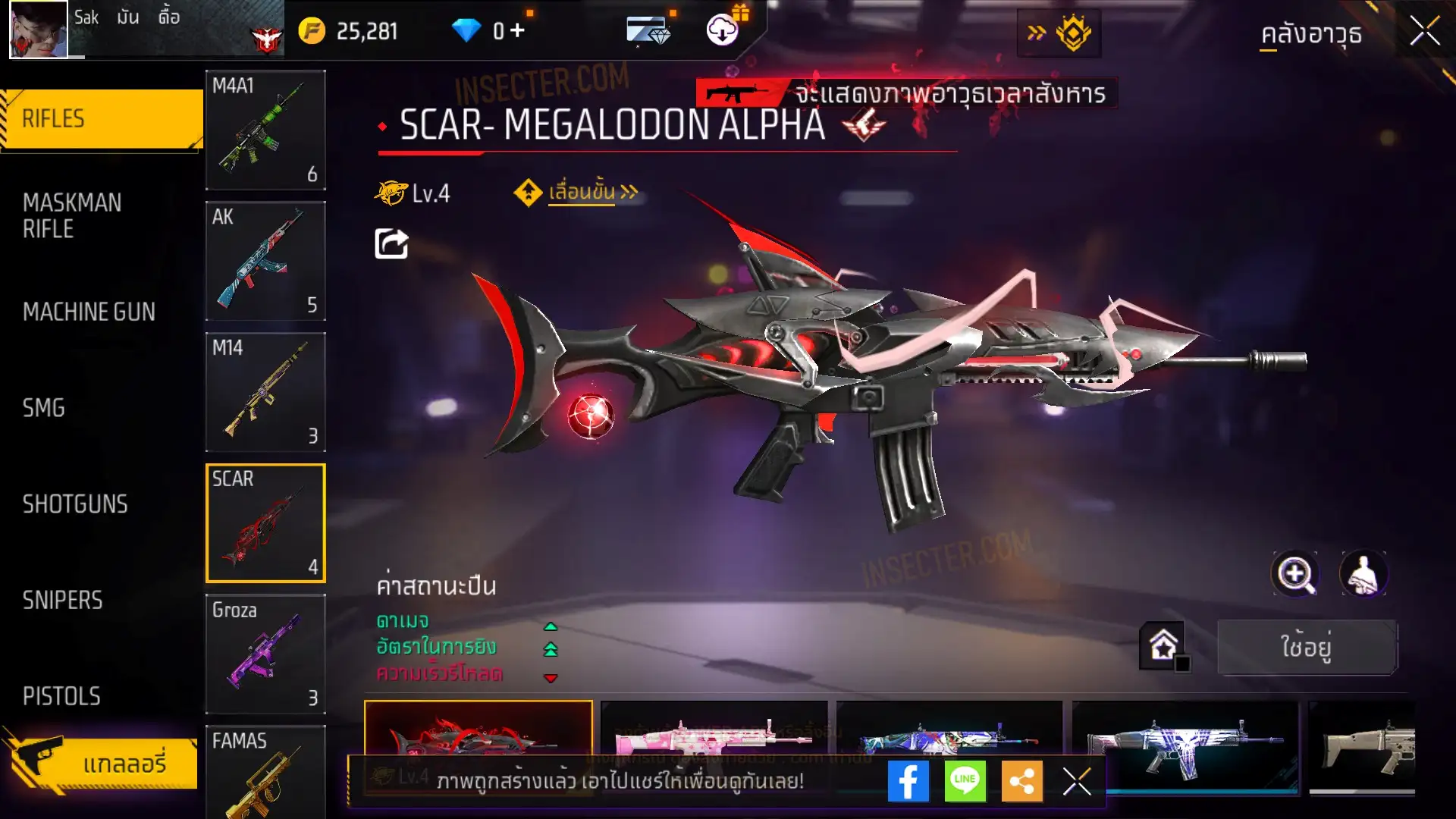
Task: Share the image via LINE
Action: 965,781
